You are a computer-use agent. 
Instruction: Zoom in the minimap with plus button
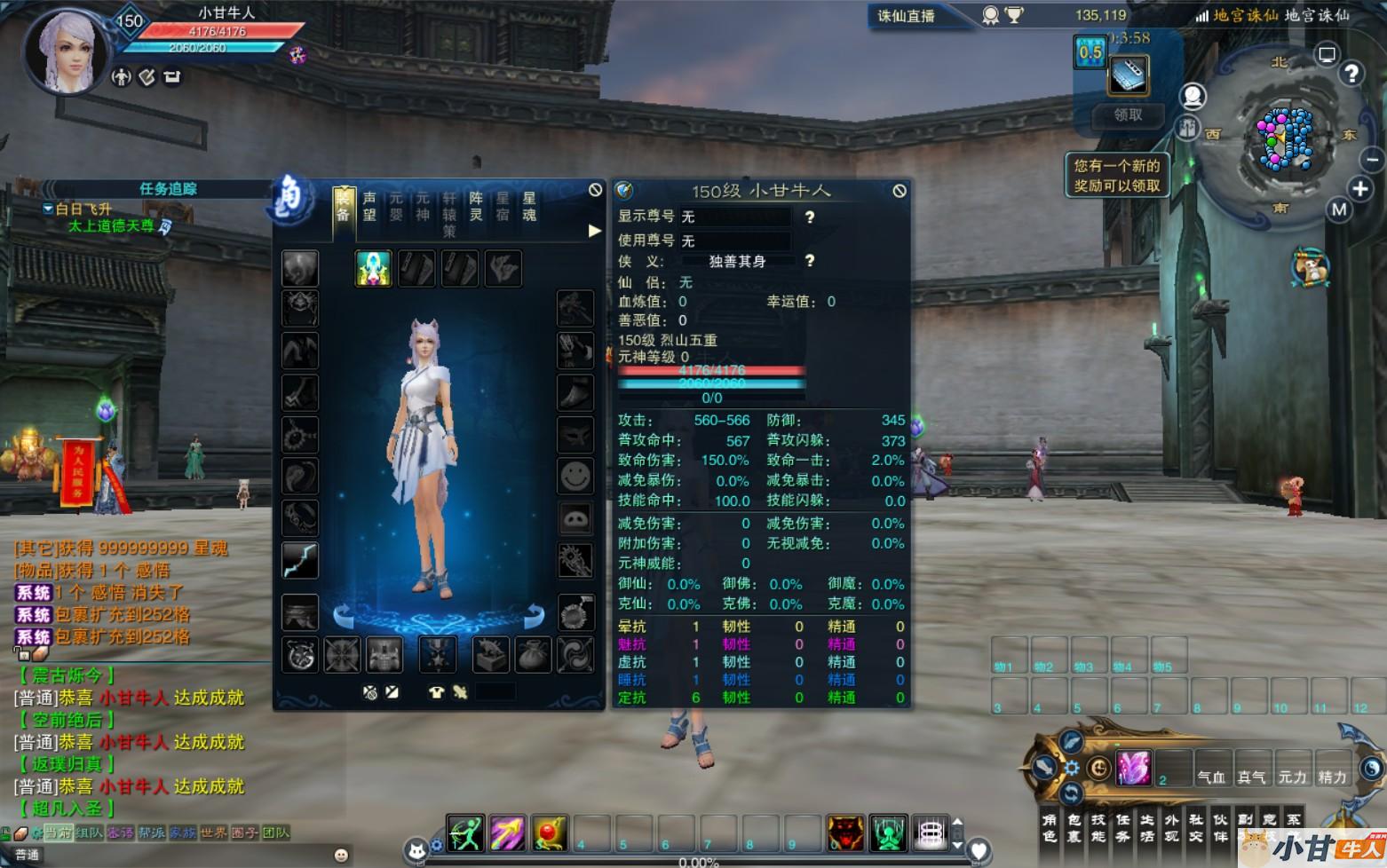[1359, 188]
